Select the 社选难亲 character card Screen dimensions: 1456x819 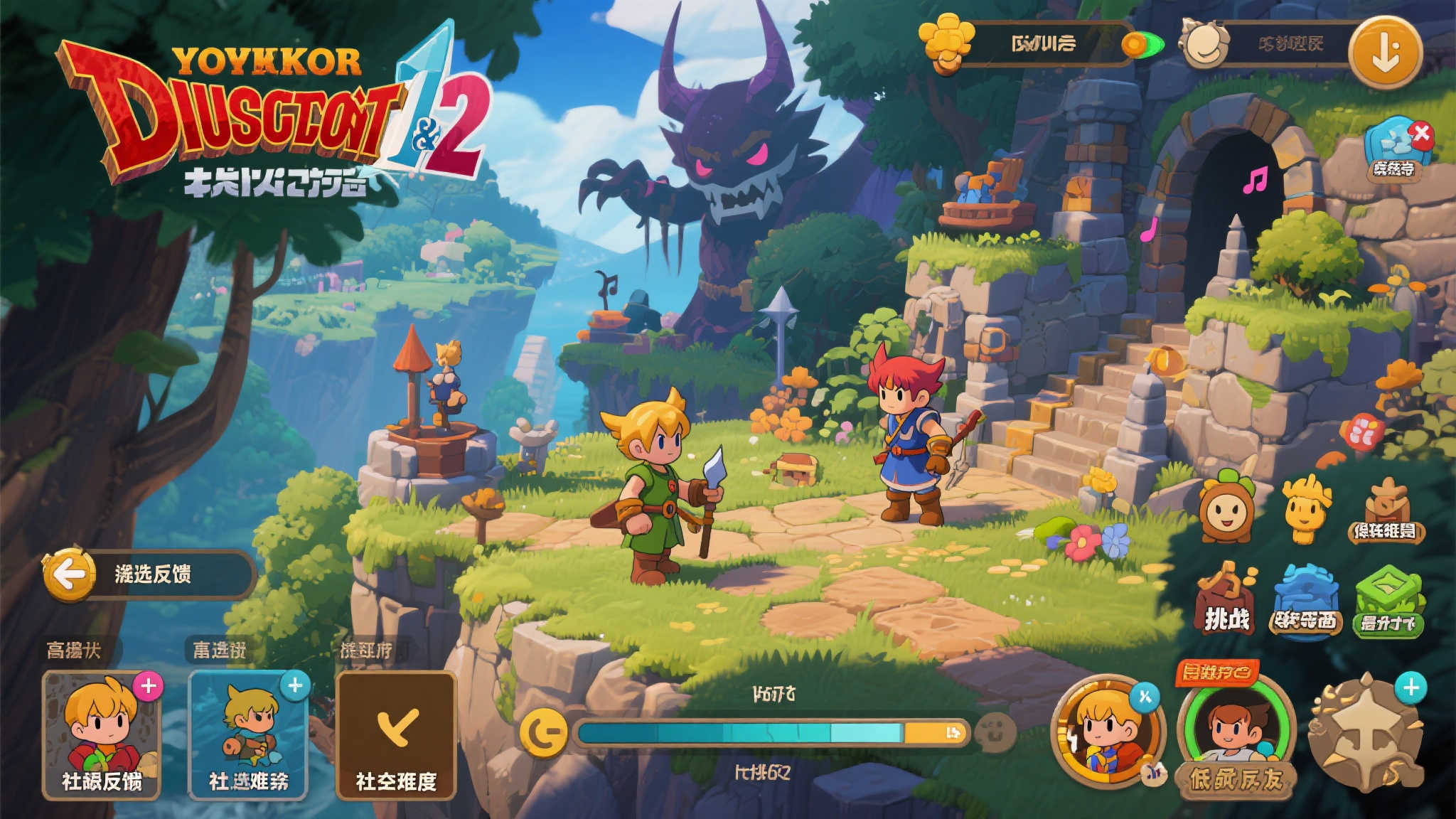[247, 736]
